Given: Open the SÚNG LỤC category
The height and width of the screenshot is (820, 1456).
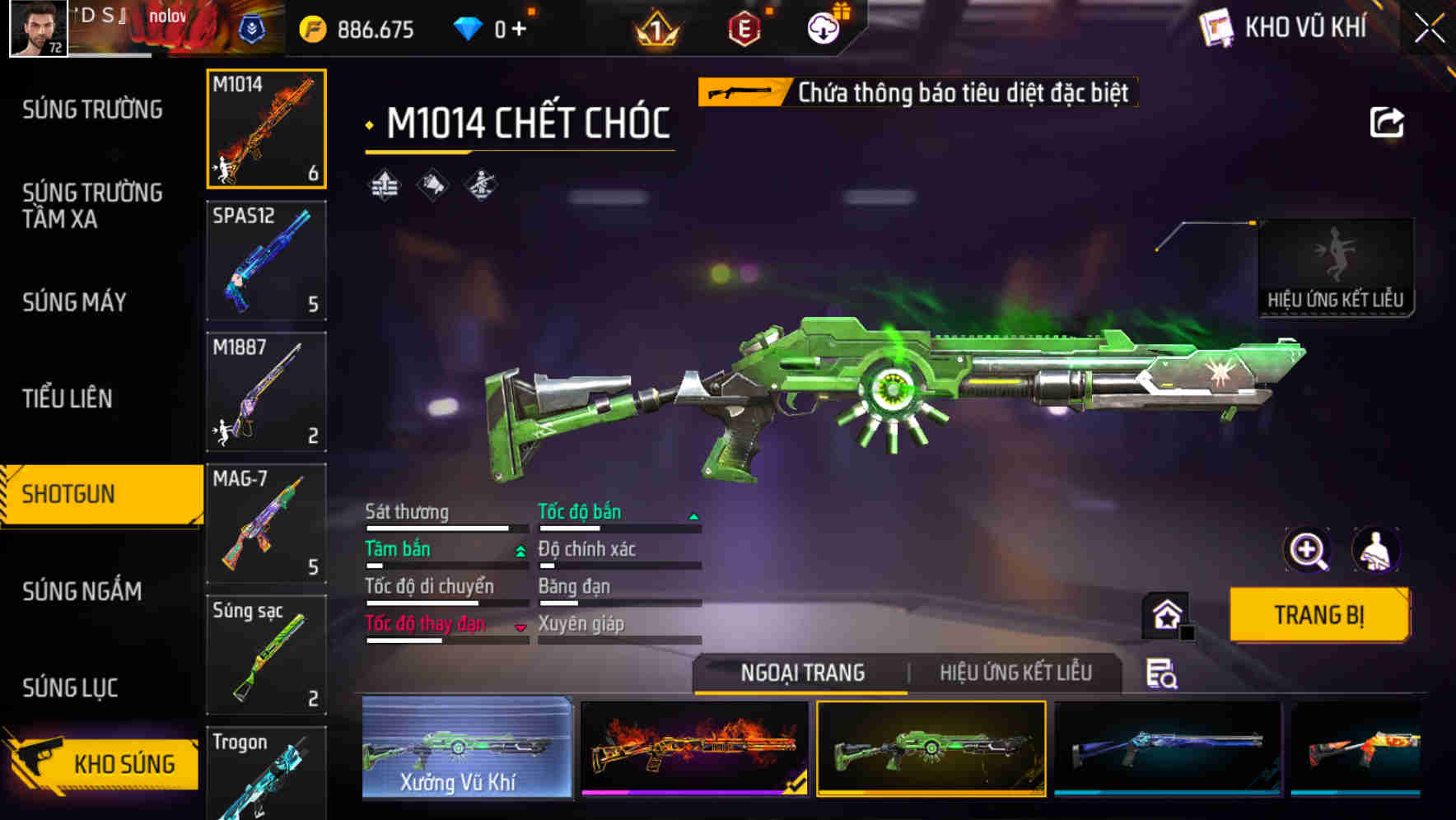Looking at the screenshot, I should pyautogui.click(x=70, y=687).
